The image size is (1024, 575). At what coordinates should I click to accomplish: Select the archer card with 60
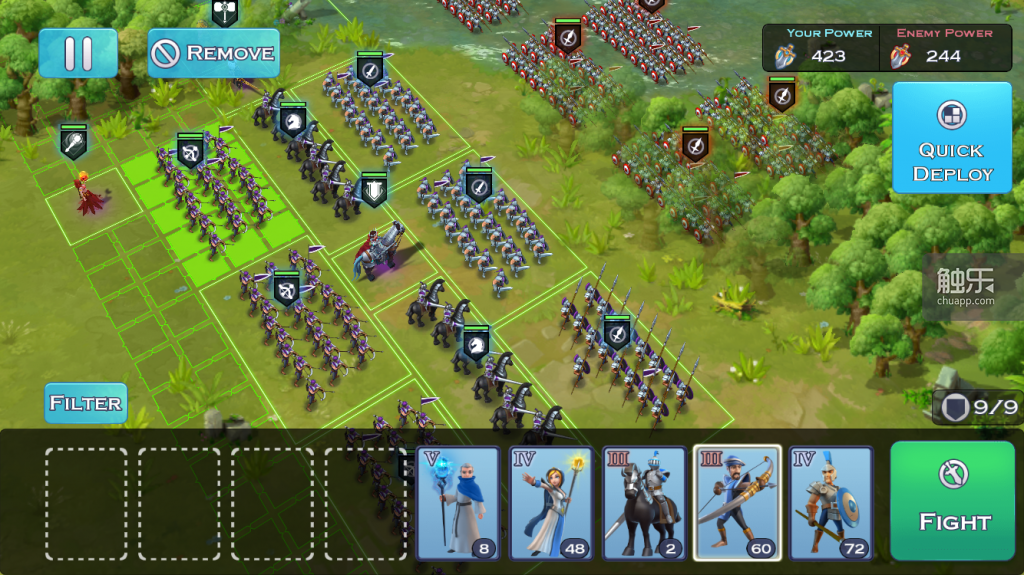[x=737, y=502]
